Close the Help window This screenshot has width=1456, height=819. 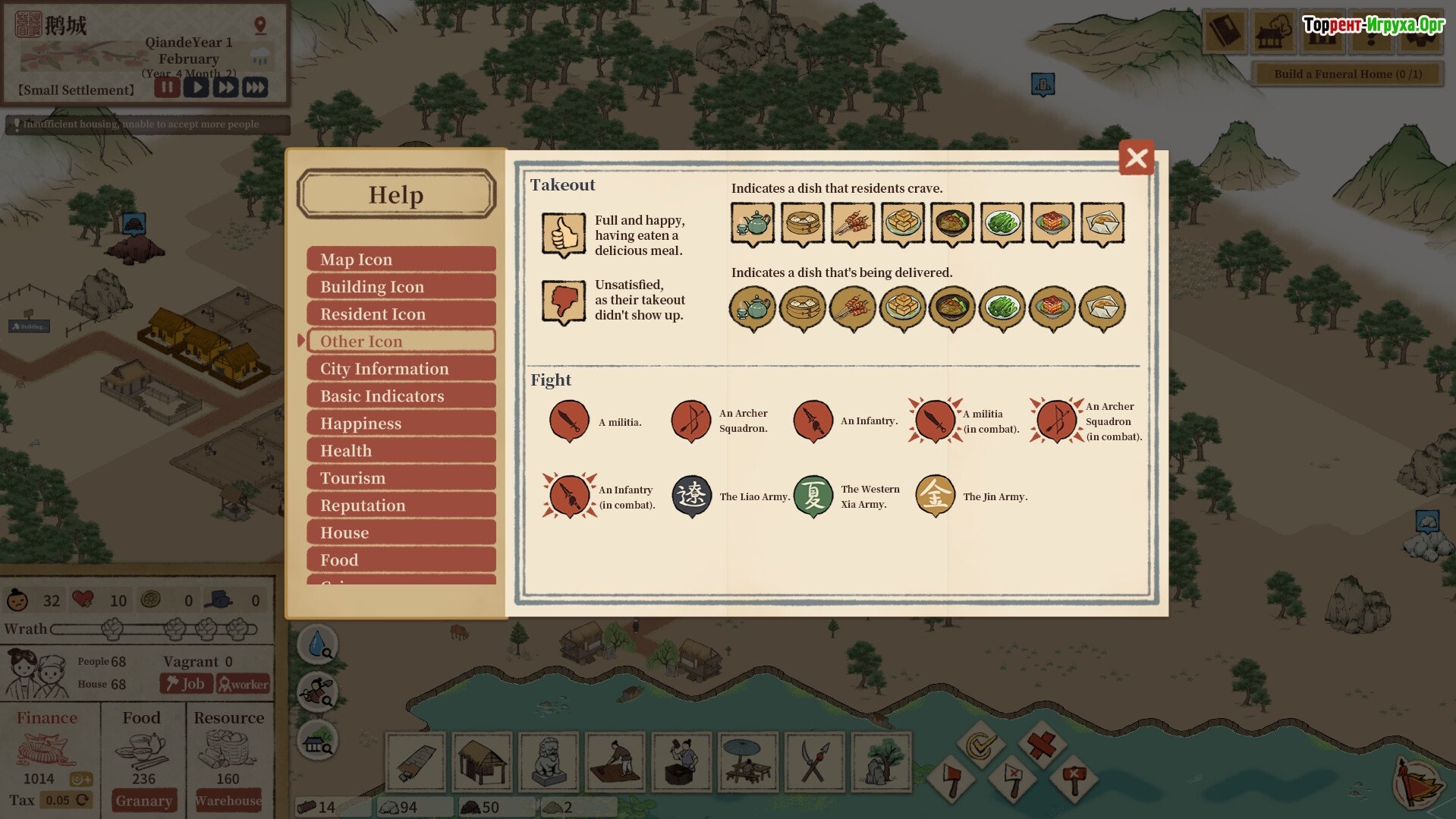pyautogui.click(x=1136, y=158)
